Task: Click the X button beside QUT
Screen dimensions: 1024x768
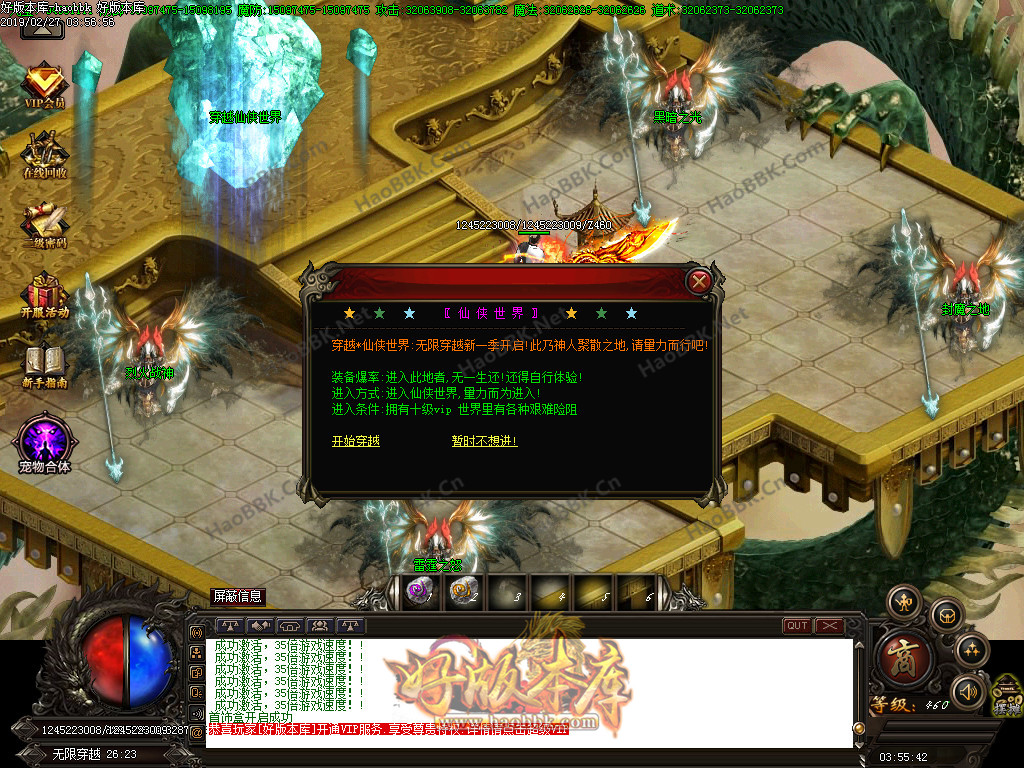Action: [x=830, y=626]
